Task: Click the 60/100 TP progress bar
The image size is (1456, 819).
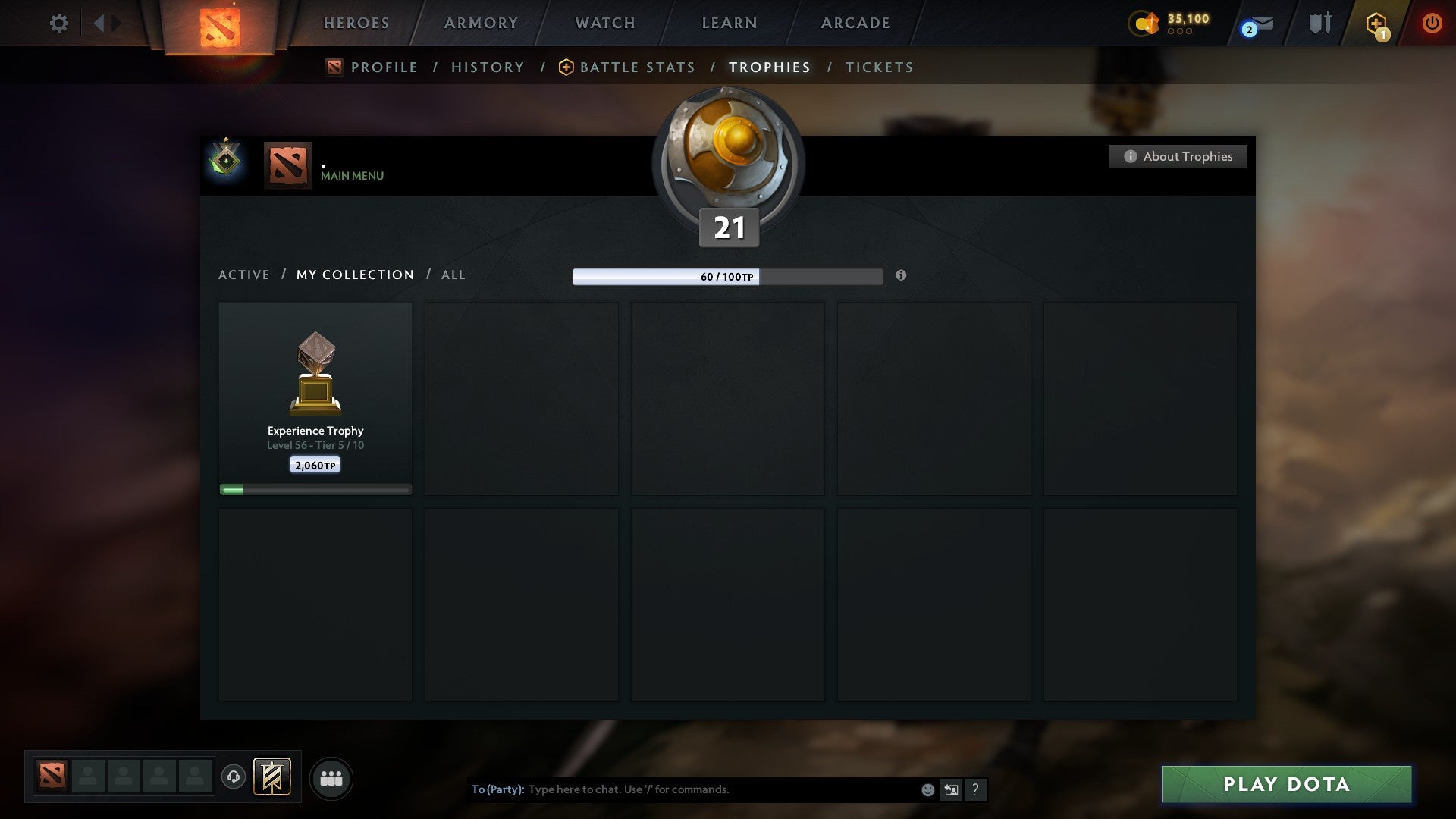Action: (727, 276)
